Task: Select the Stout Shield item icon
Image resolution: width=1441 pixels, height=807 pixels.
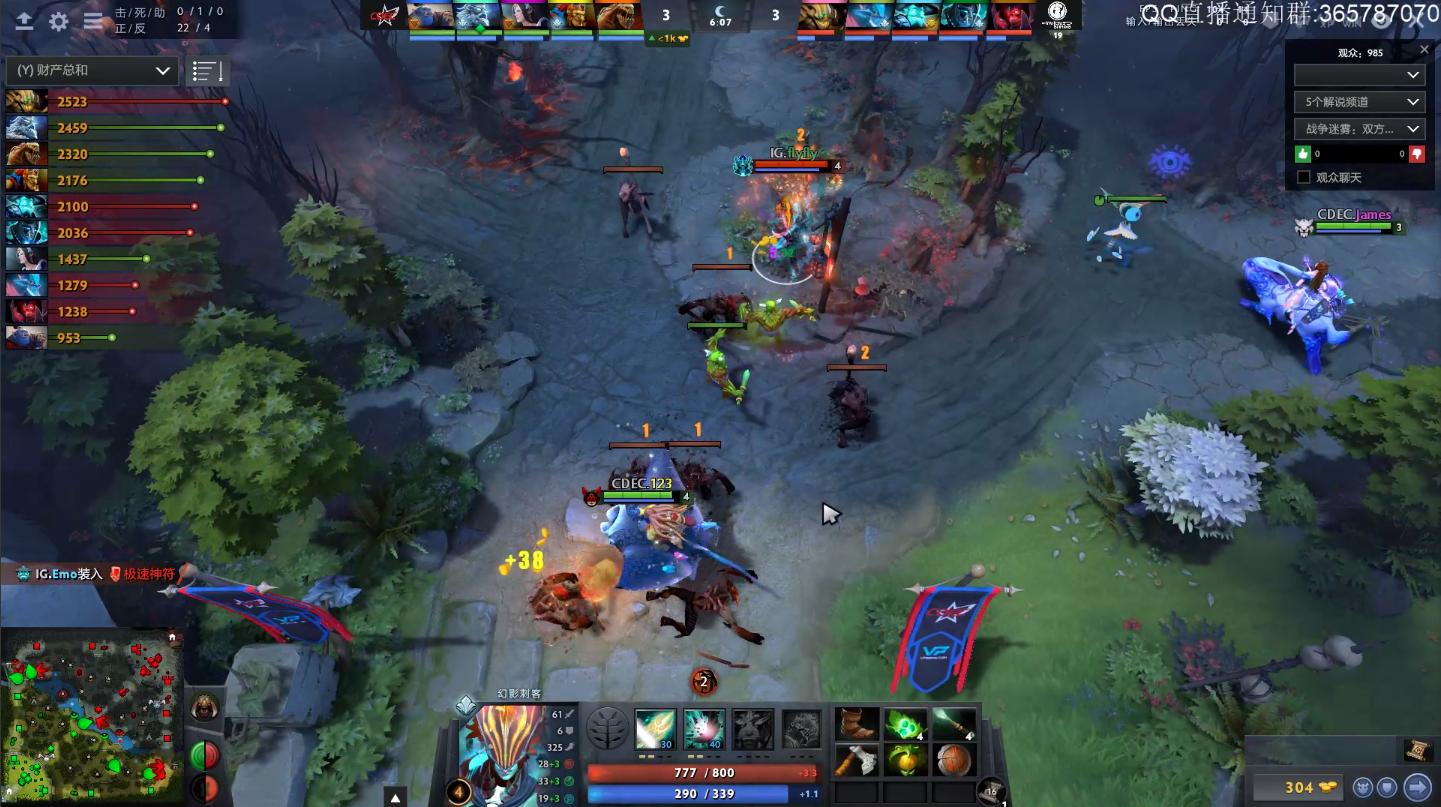Action: tap(955, 762)
